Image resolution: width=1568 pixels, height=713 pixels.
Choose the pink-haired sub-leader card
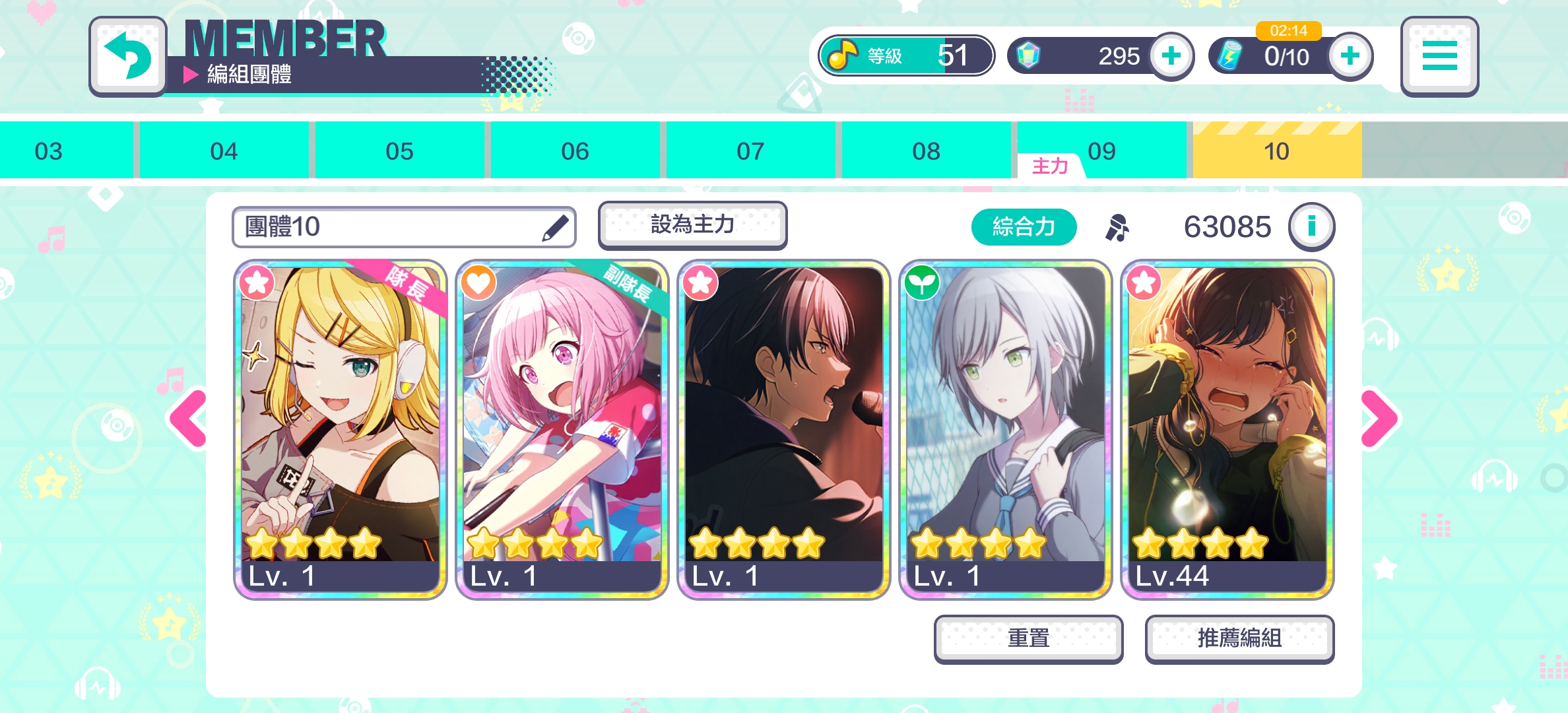(x=562, y=429)
